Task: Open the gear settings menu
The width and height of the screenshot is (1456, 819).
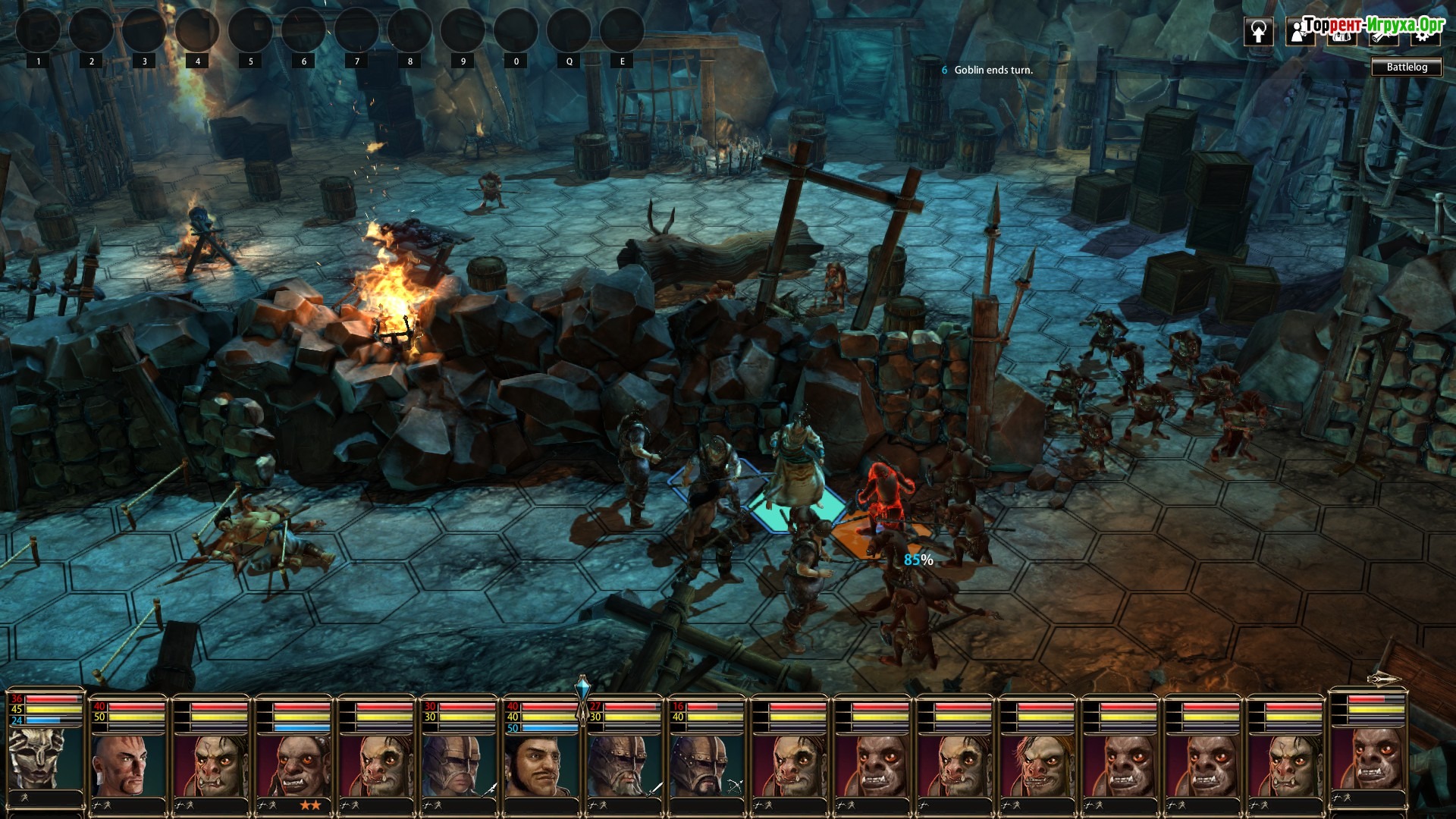Action: (1423, 33)
